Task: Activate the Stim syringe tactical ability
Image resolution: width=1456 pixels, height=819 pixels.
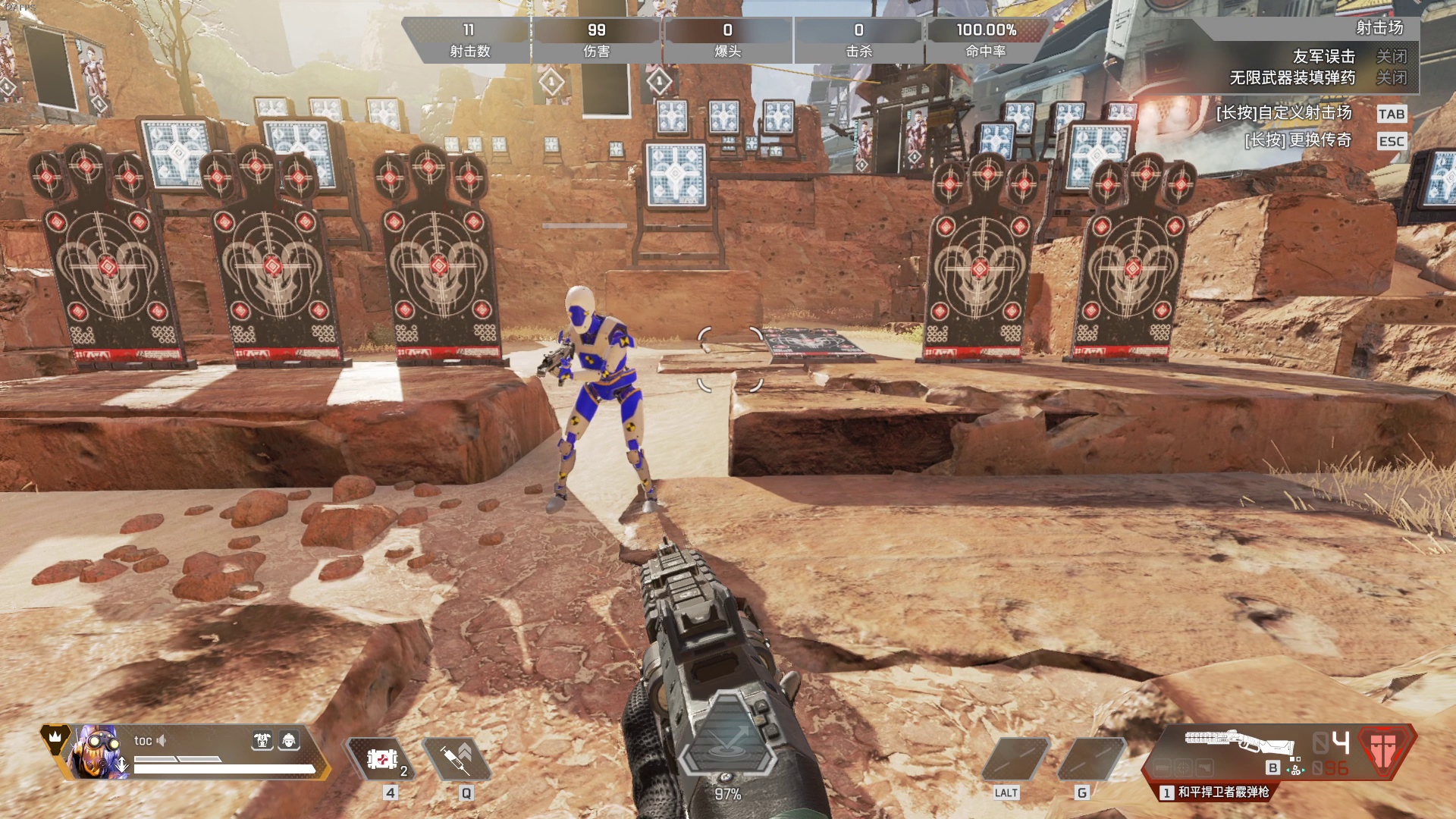Action: tap(459, 758)
